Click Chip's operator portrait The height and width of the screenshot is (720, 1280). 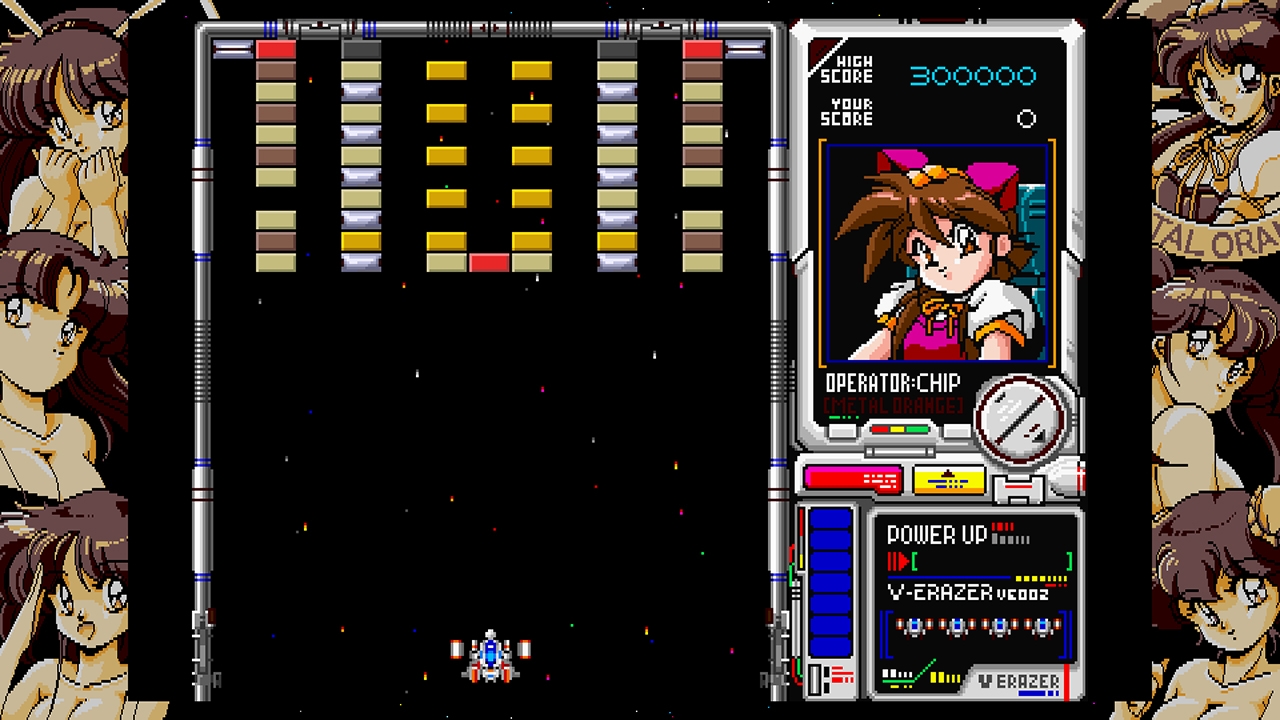point(935,255)
